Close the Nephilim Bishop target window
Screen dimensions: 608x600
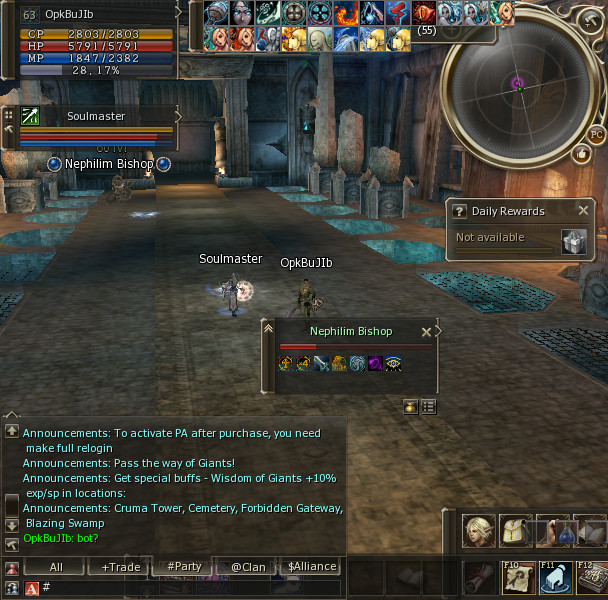click(426, 332)
